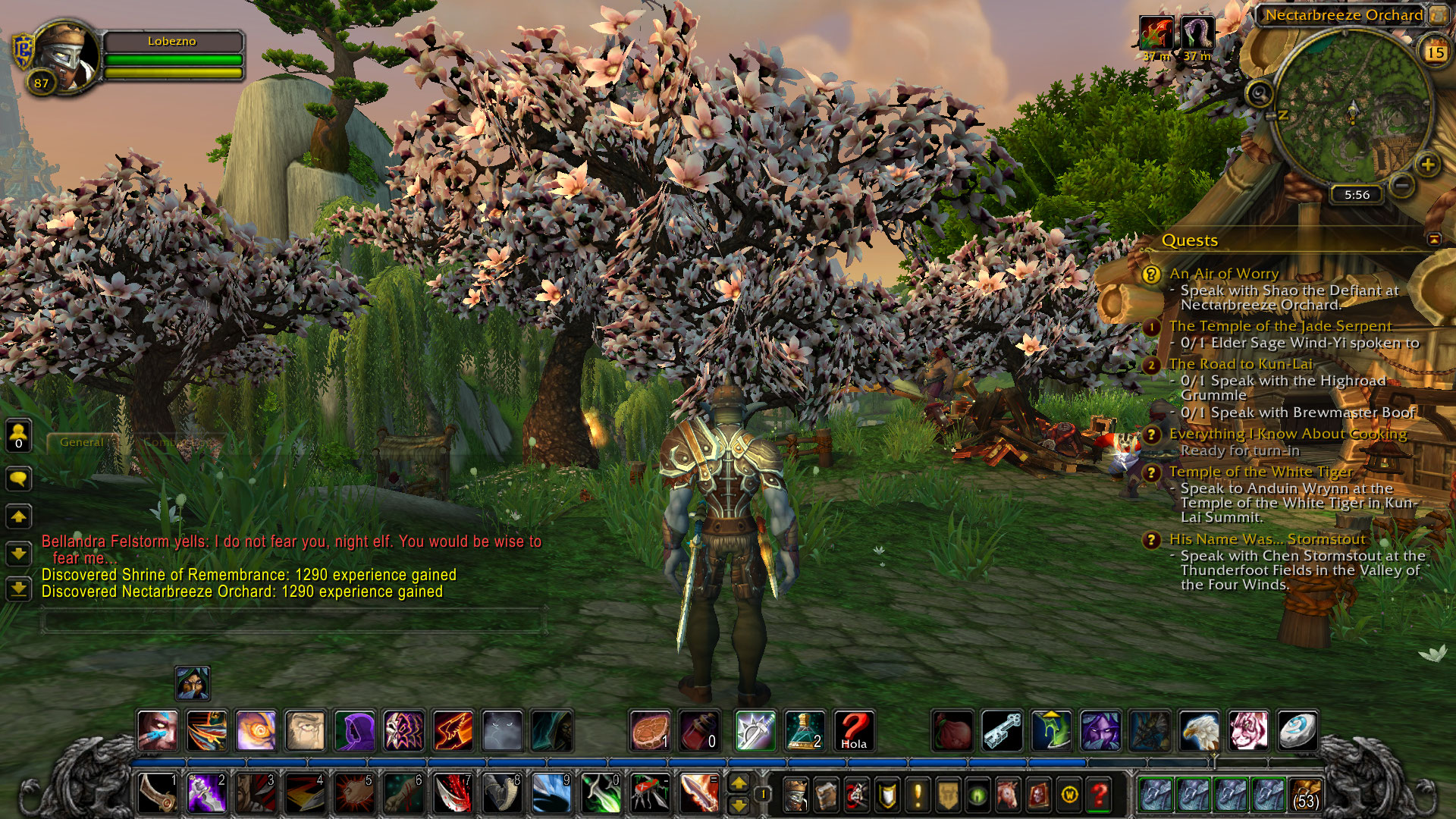Switch to the General chat tab

tap(81, 442)
